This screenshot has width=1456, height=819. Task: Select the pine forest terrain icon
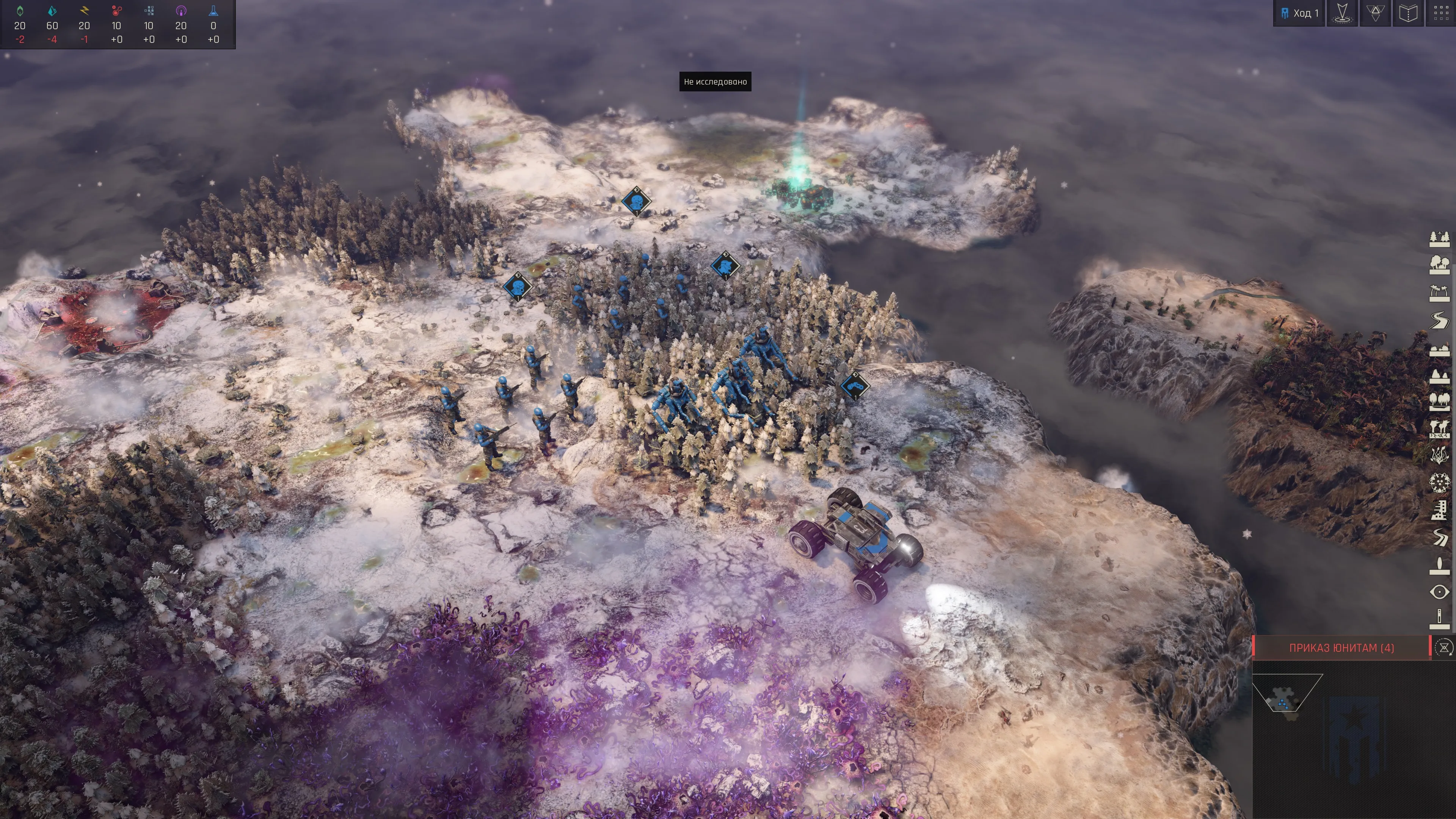point(1440,239)
